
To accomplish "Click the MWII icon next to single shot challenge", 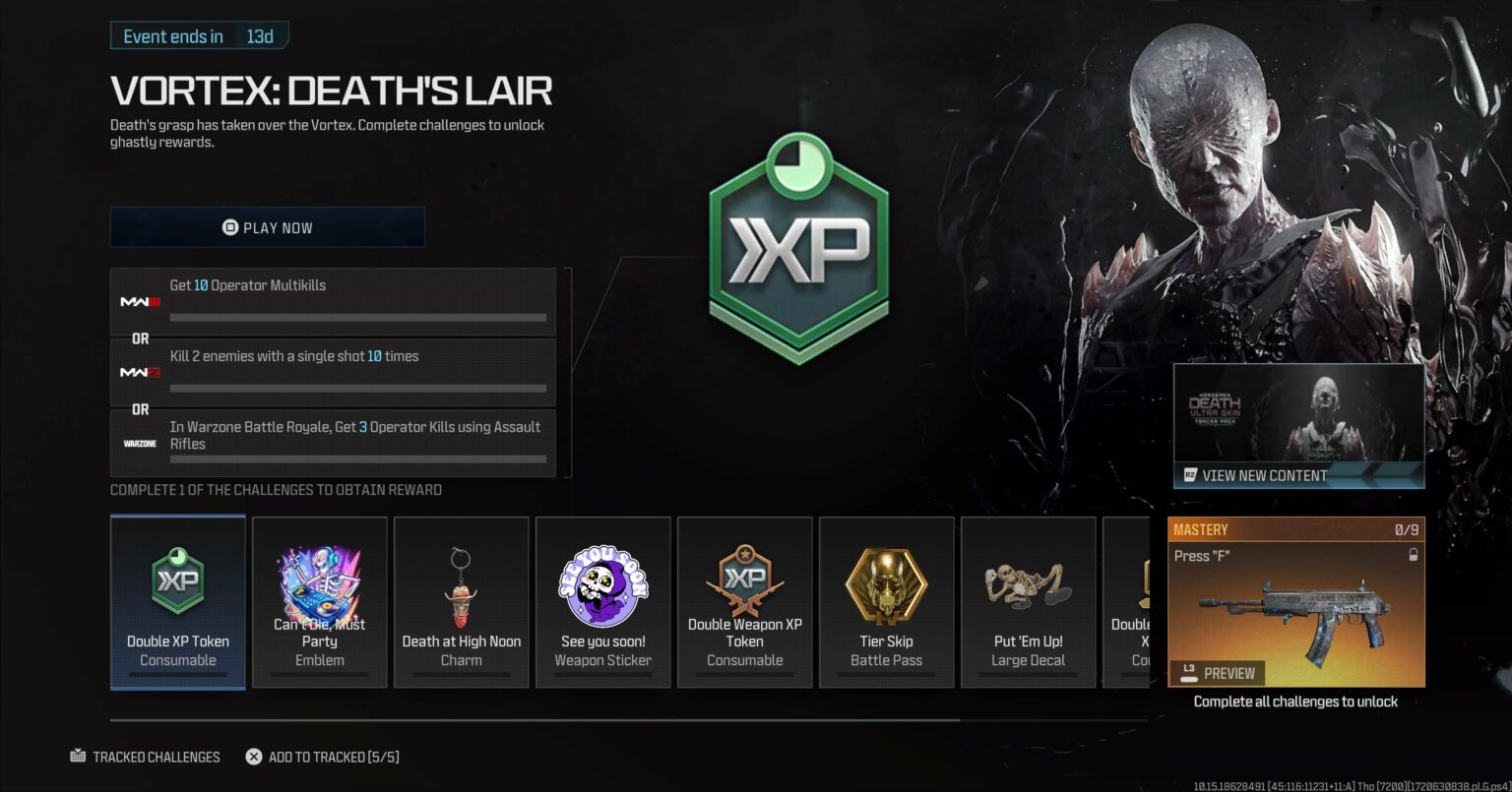I will pyautogui.click(x=139, y=373).
